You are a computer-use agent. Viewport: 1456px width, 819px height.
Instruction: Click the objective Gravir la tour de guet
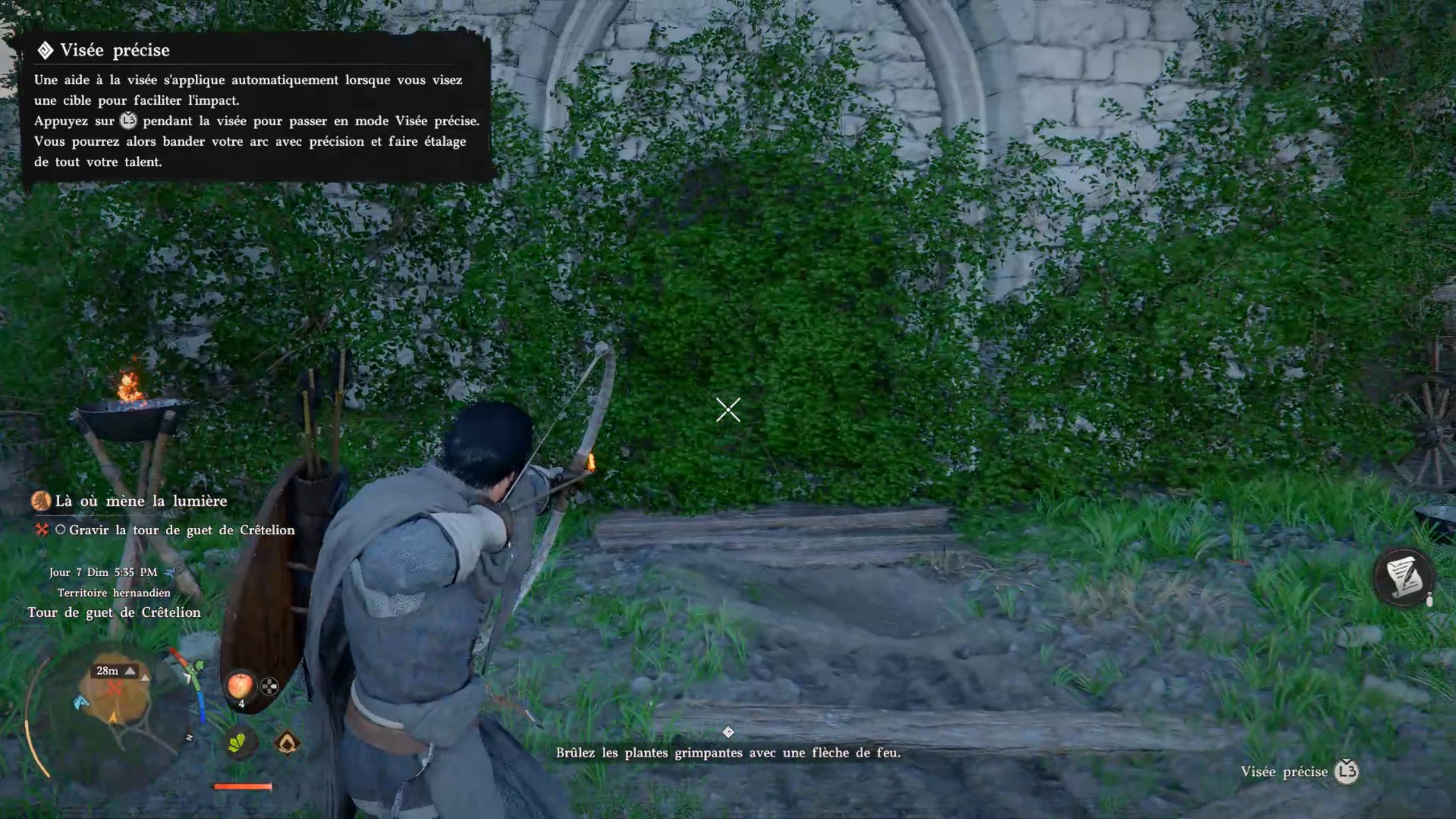pyautogui.click(x=182, y=530)
